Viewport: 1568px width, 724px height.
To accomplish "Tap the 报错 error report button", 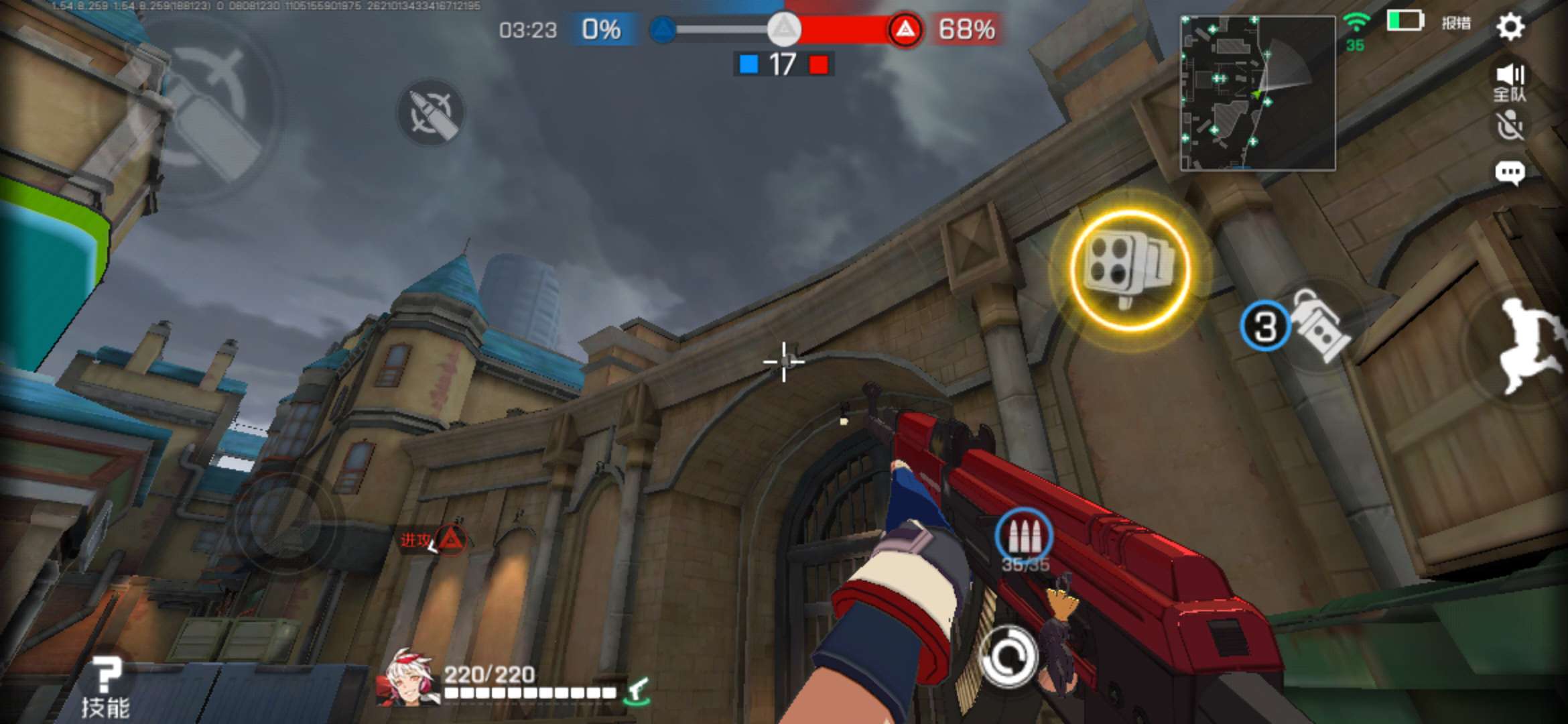I will pyautogui.click(x=1455, y=23).
